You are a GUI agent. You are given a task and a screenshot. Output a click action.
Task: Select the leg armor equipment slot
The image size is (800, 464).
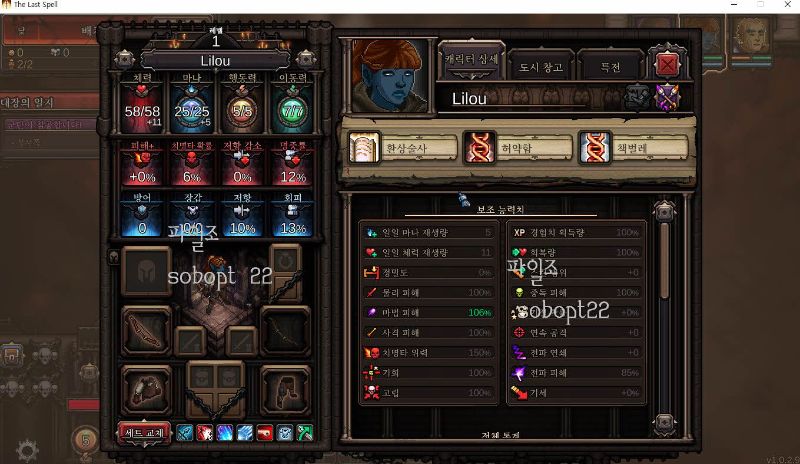point(284,387)
